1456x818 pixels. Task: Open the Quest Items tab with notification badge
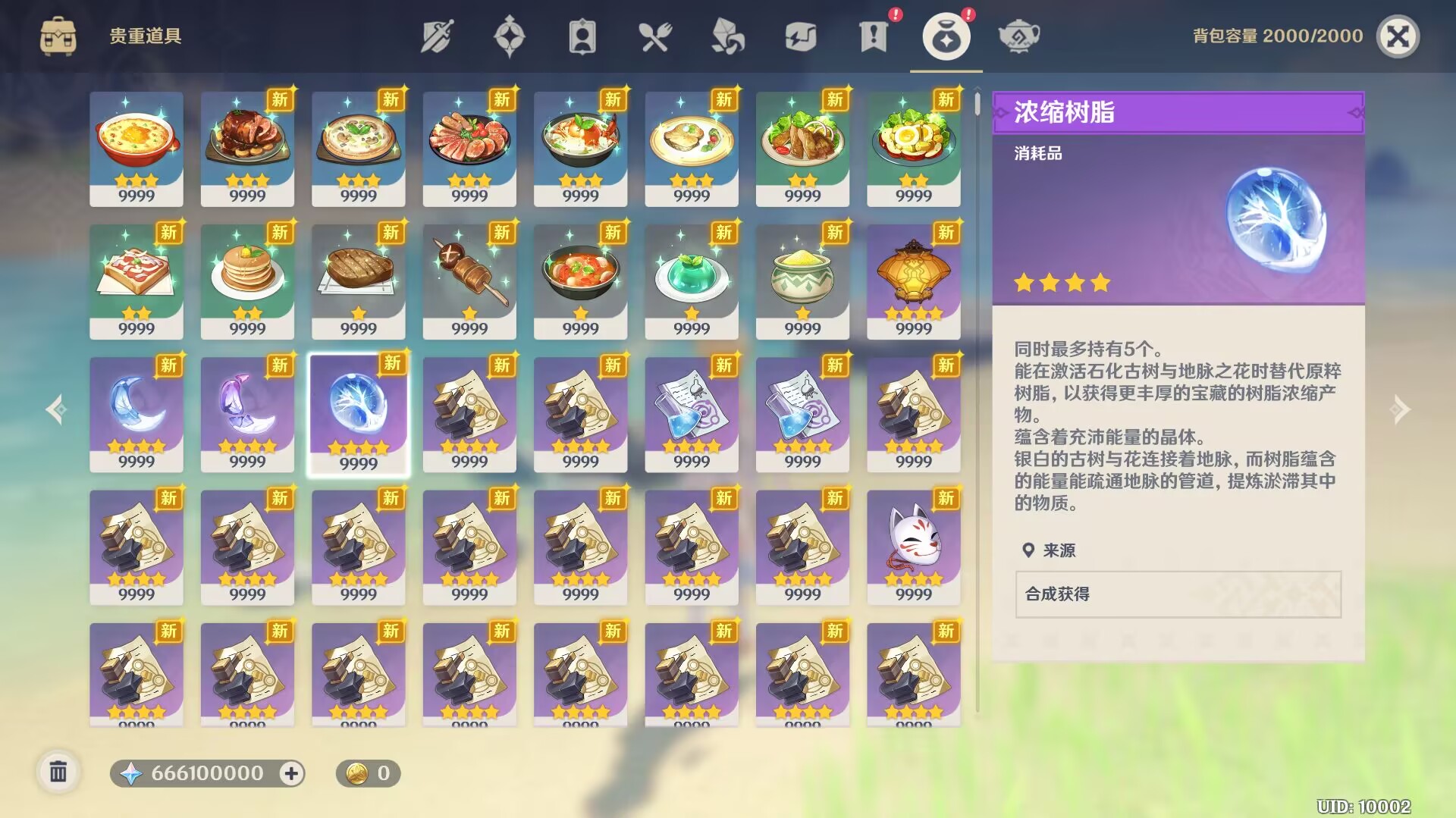pos(874,35)
